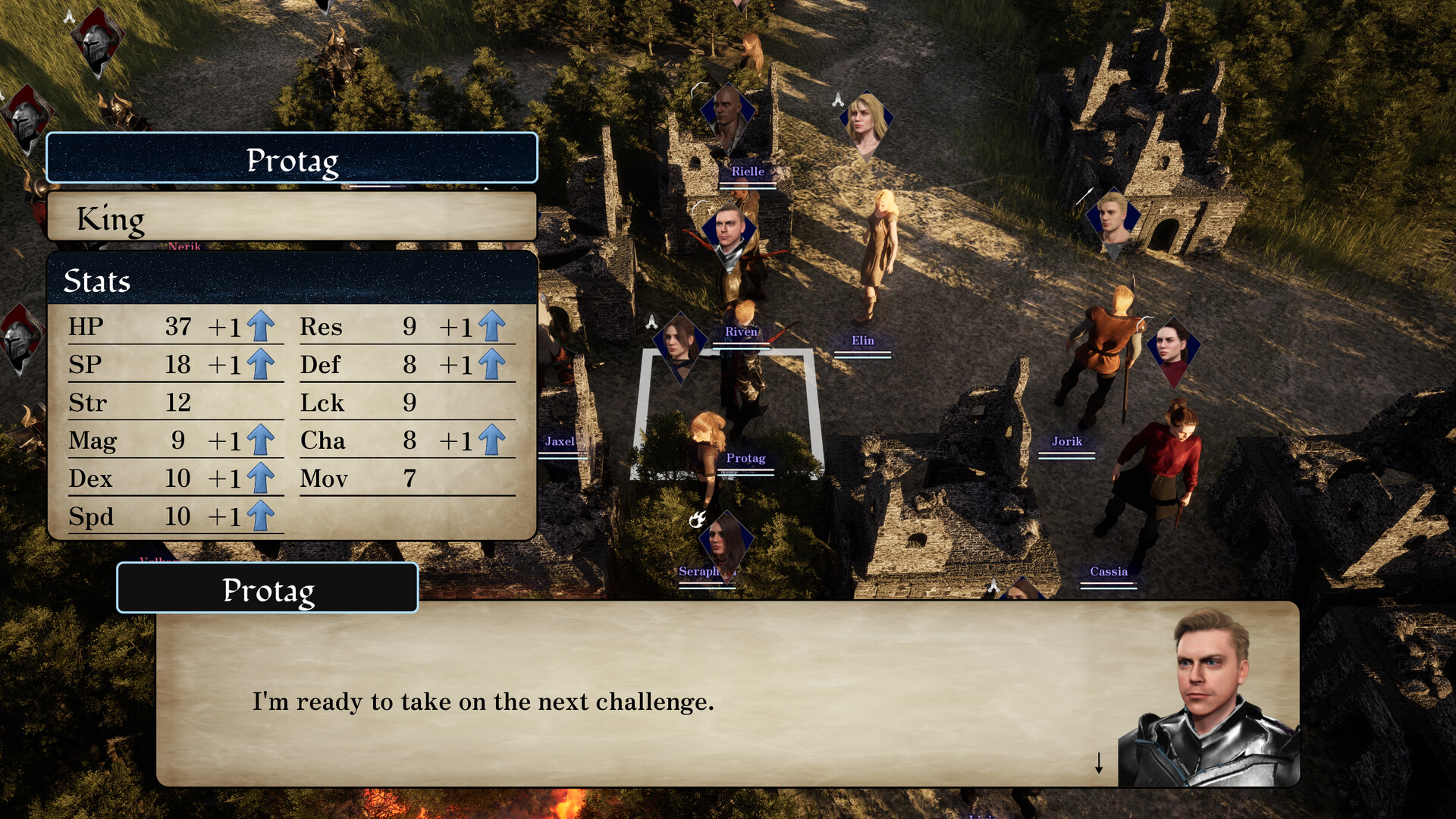1456x819 pixels.
Task: Select the bald man's portrait above Rielle
Action: (x=727, y=113)
